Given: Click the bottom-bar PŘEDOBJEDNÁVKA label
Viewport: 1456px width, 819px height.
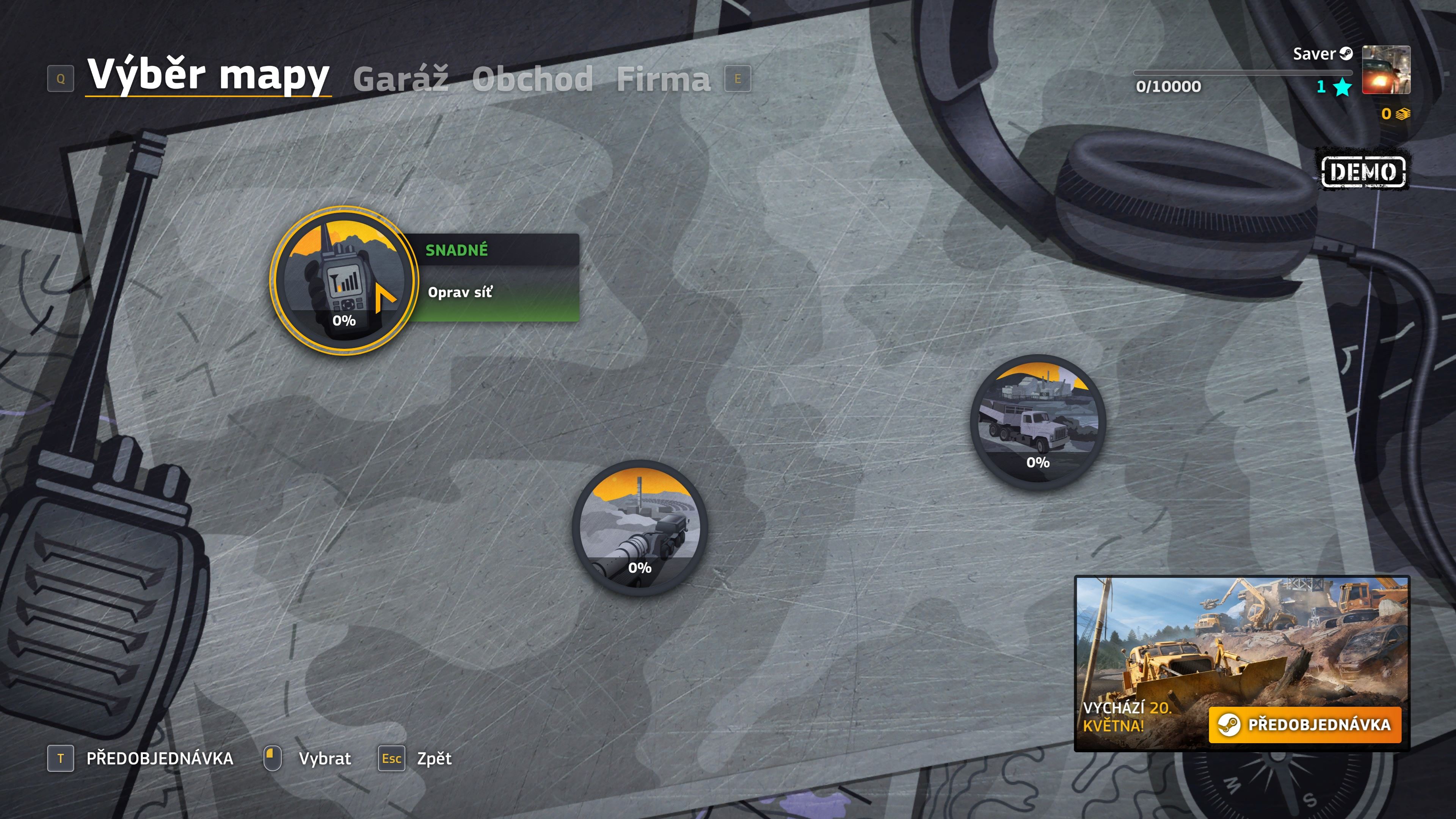Looking at the screenshot, I should point(159,758).
